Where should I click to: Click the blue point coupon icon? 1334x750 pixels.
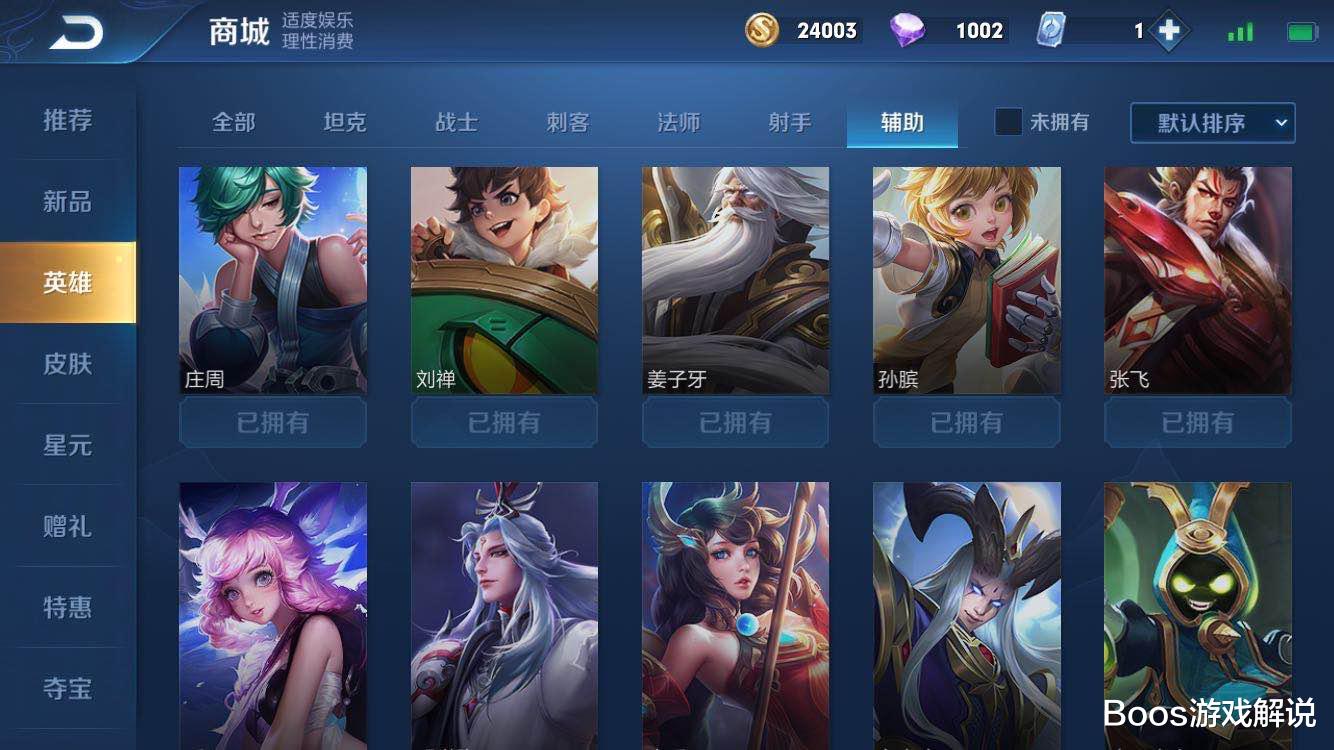(1050, 30)
